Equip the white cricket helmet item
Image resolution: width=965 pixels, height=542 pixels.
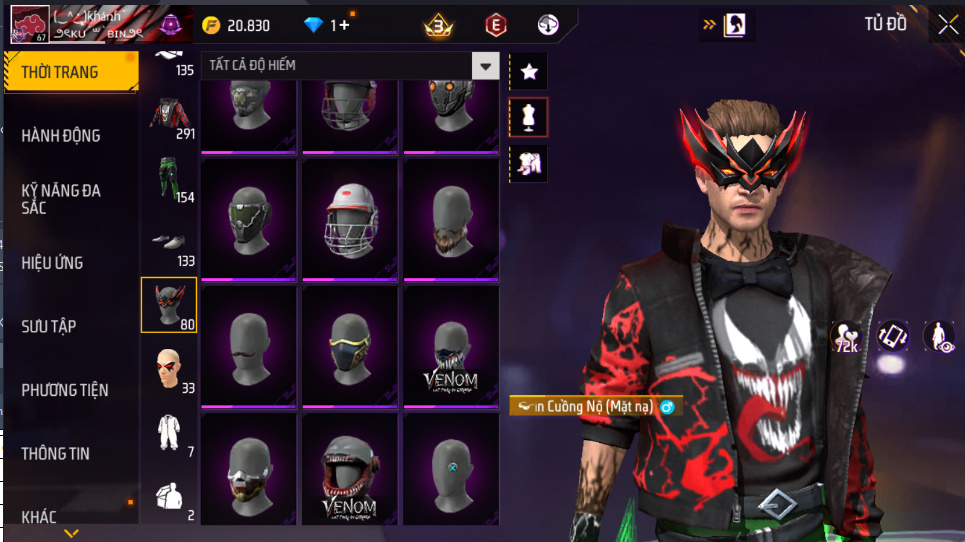pyautogui.click(x=350, y=219)
